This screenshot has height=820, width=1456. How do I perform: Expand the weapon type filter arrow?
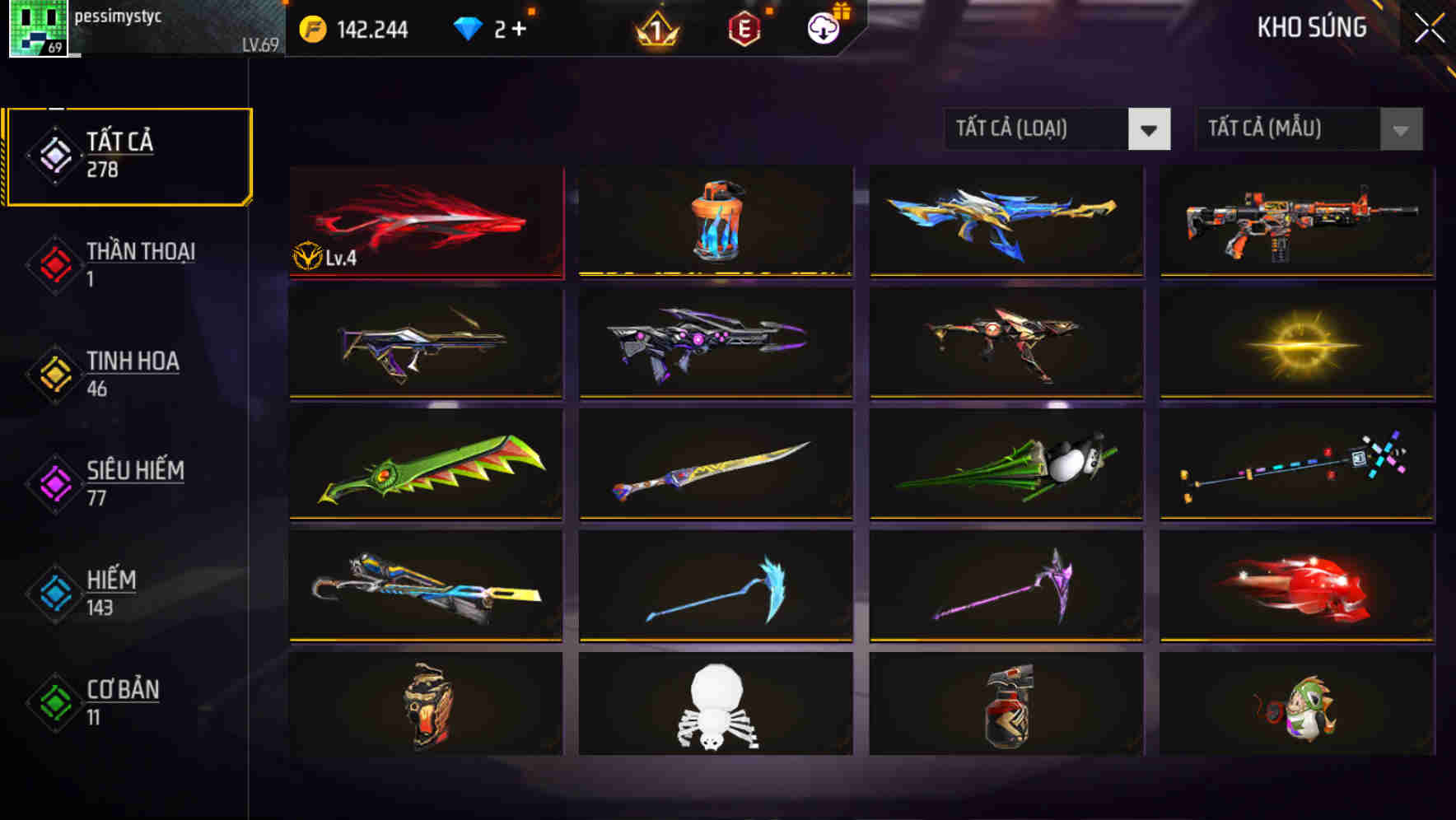click(1150, 129)
